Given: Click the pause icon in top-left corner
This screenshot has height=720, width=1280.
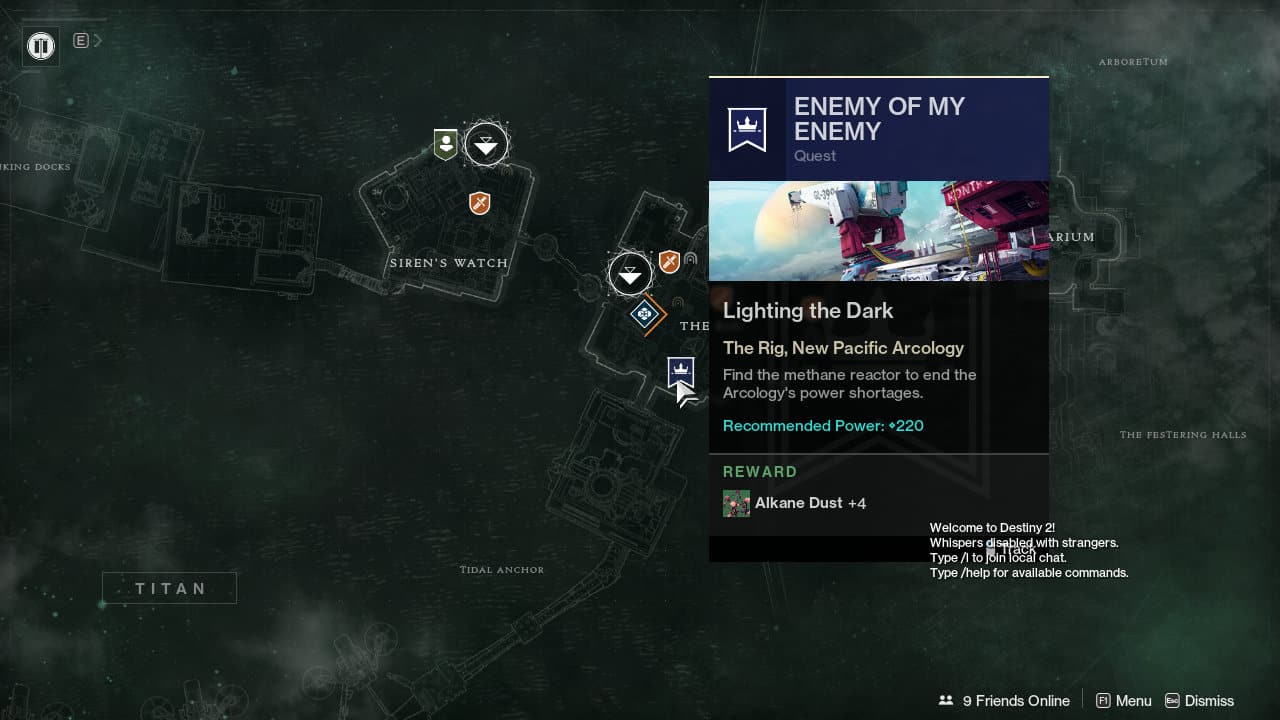Looking at the screenshot, I should coord(40,46).
